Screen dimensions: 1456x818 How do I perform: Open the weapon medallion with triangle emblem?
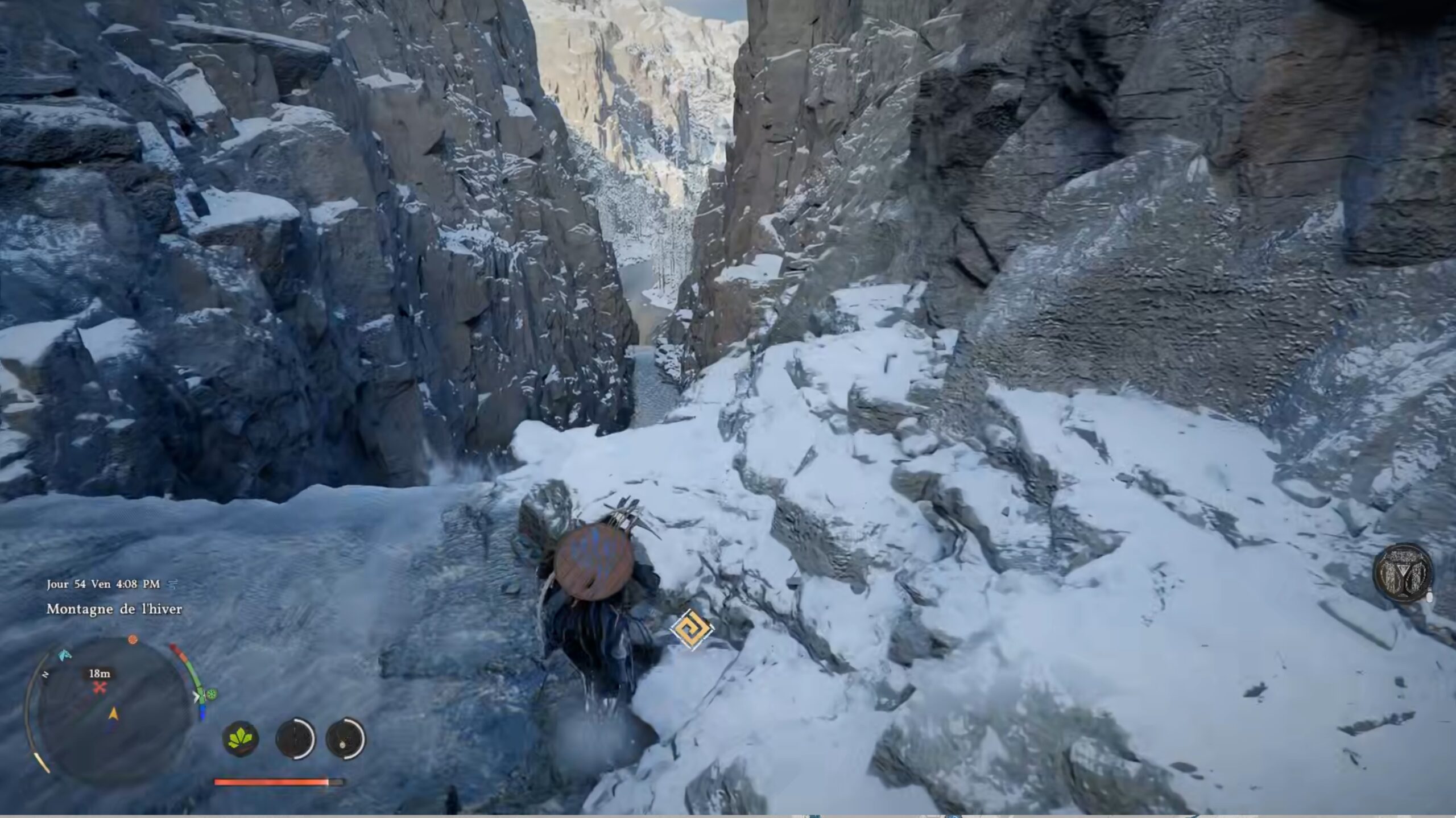1402,572
